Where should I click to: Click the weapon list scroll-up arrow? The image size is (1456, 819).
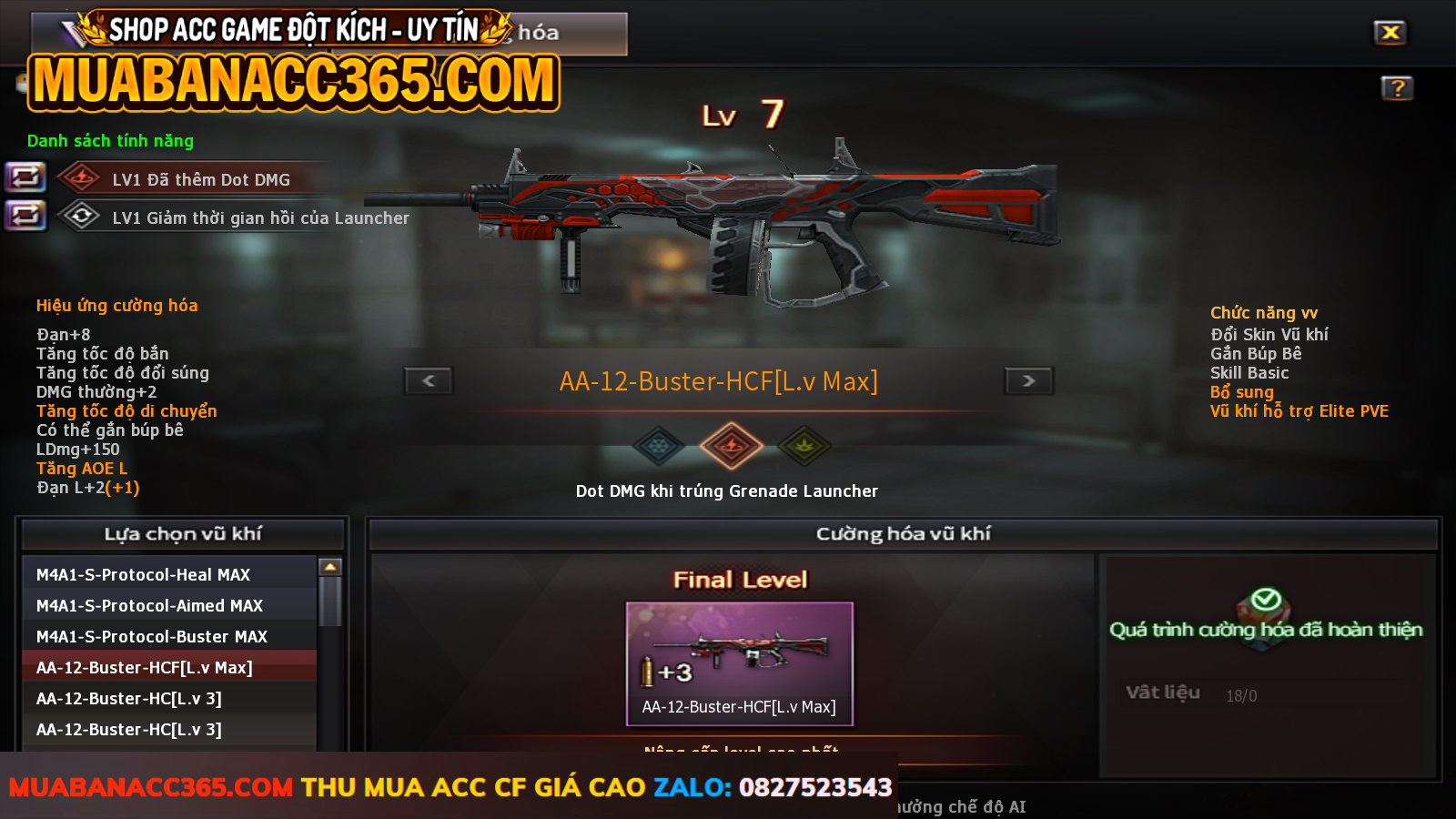330,567
